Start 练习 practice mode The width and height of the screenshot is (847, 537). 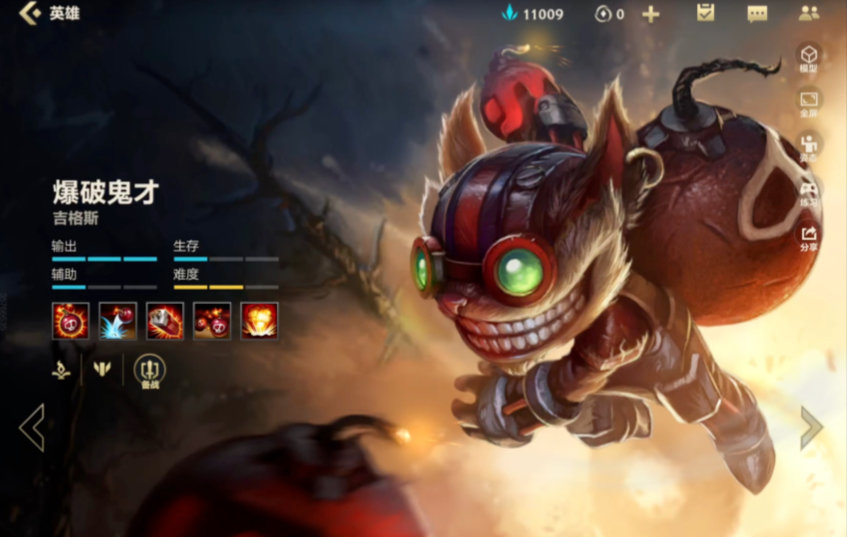808,192
